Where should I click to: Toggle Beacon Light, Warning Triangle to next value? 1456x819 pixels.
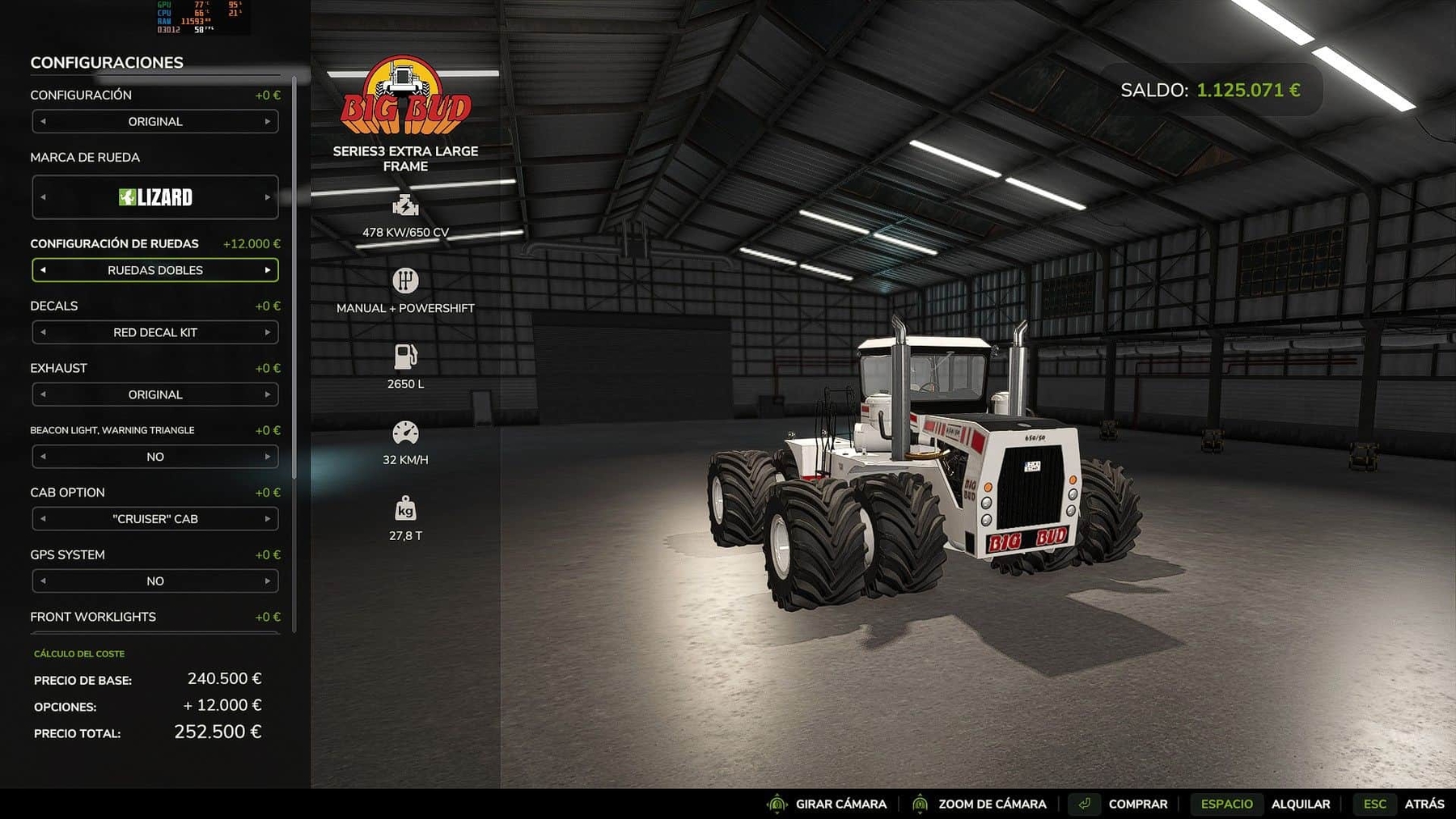pyautogui.click(x=267, y=457)
